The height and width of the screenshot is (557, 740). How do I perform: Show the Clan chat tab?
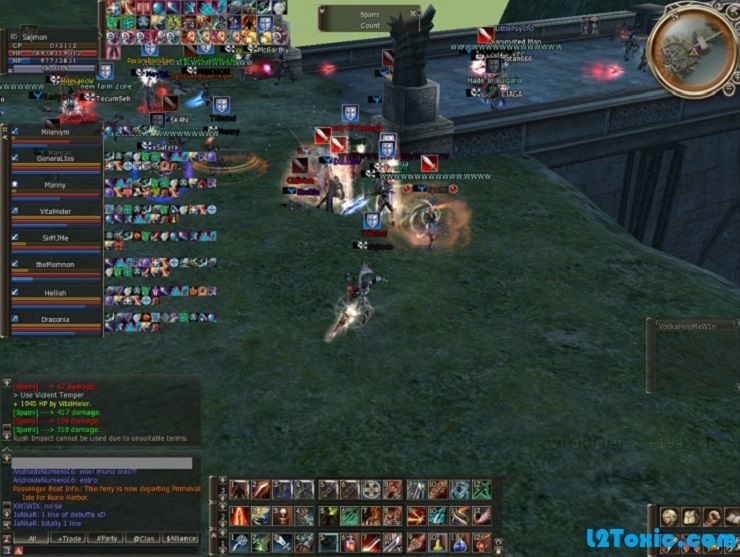click(142, 538)
